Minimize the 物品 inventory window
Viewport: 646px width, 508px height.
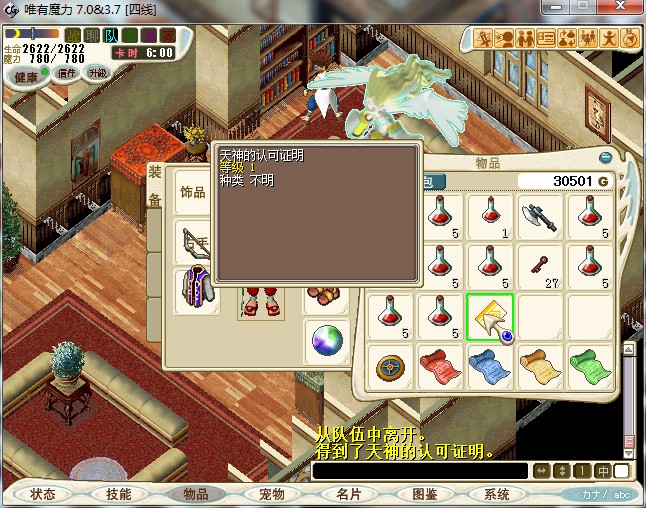point(605,158)
